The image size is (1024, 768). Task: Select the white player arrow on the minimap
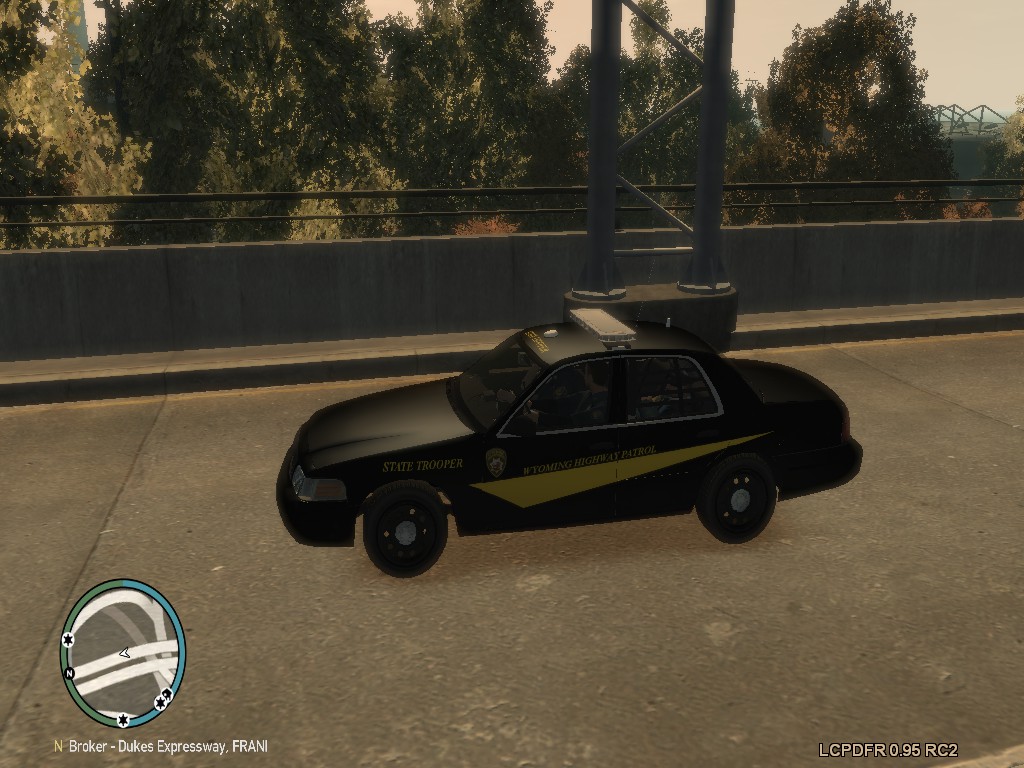click(124, 653)
